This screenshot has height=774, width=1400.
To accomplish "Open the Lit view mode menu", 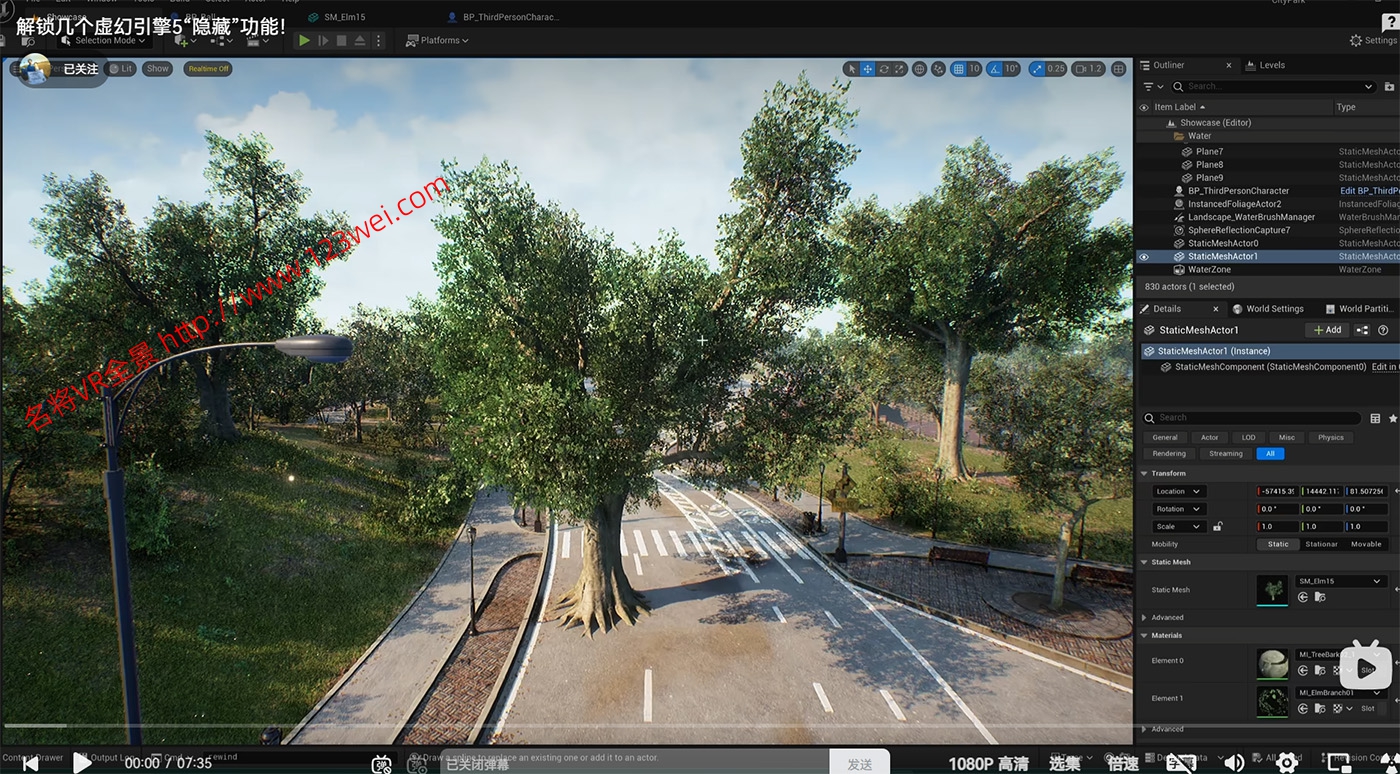I will [121, 69].
